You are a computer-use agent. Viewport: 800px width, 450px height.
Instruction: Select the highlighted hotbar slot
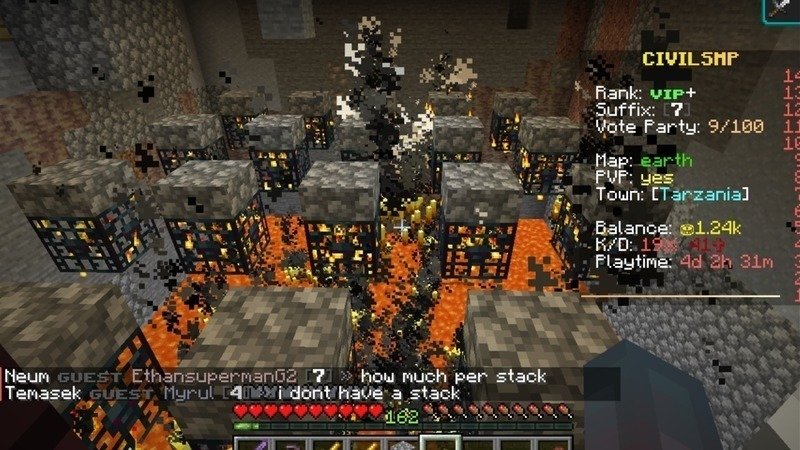440,442
